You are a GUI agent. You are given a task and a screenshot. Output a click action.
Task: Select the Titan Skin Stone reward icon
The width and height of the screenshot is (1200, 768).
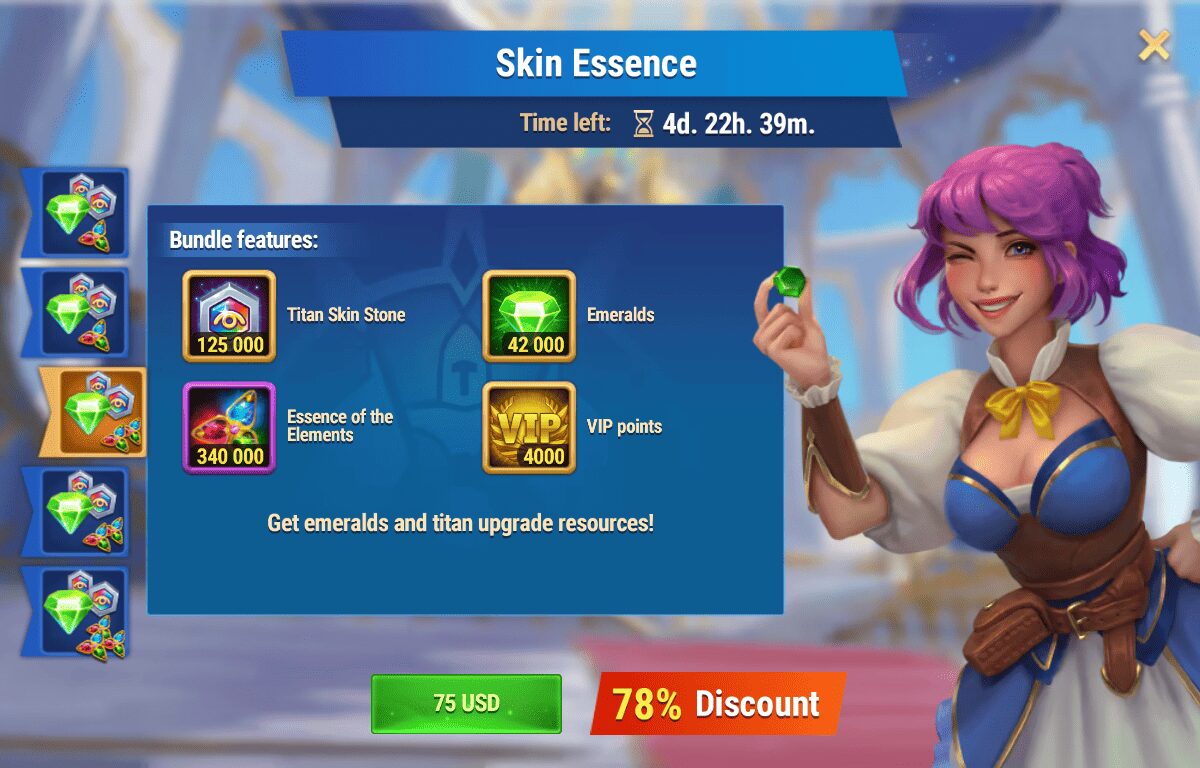click(229, 315)
